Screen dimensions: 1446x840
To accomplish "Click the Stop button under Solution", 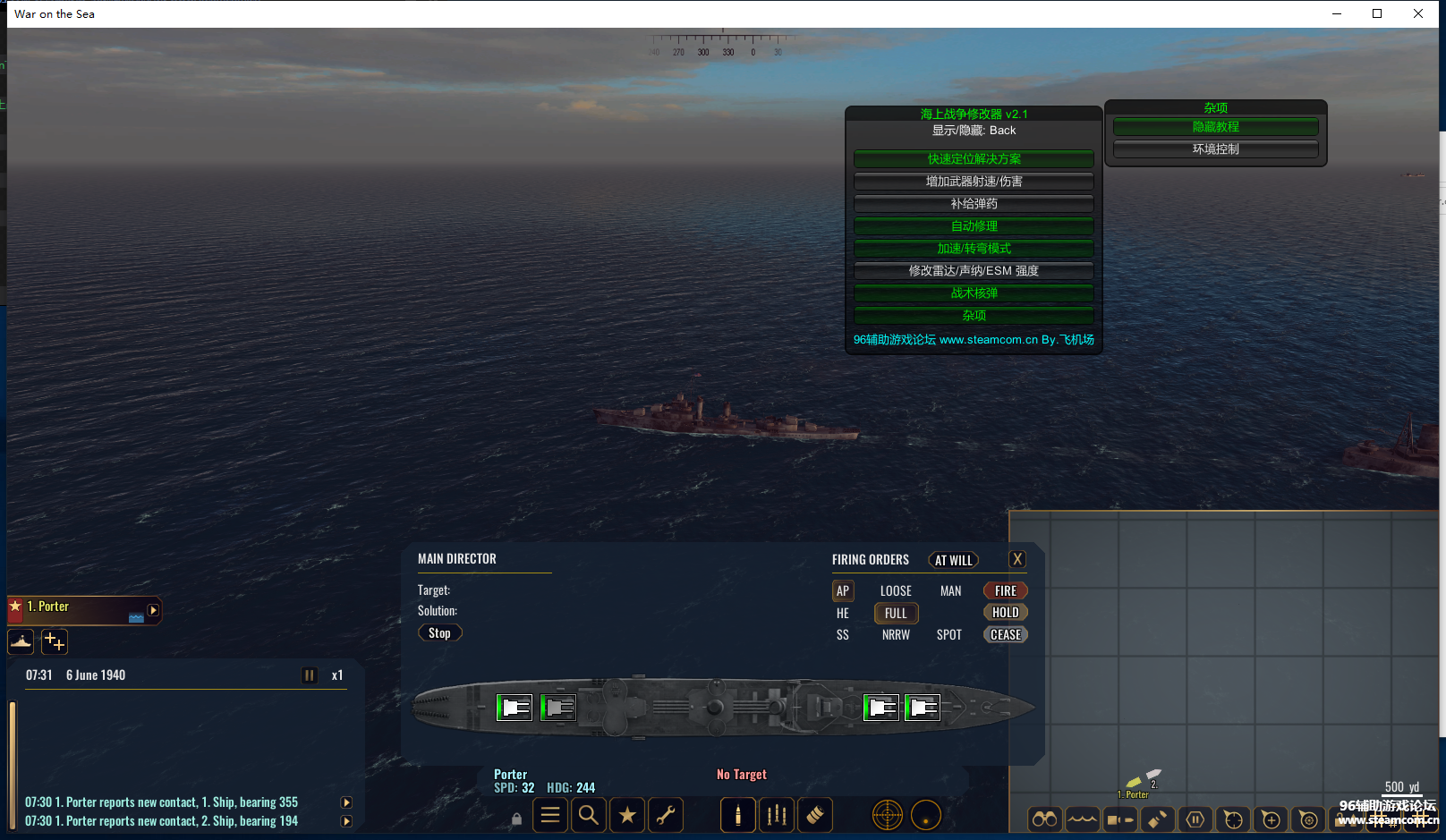I will [439, 633].
